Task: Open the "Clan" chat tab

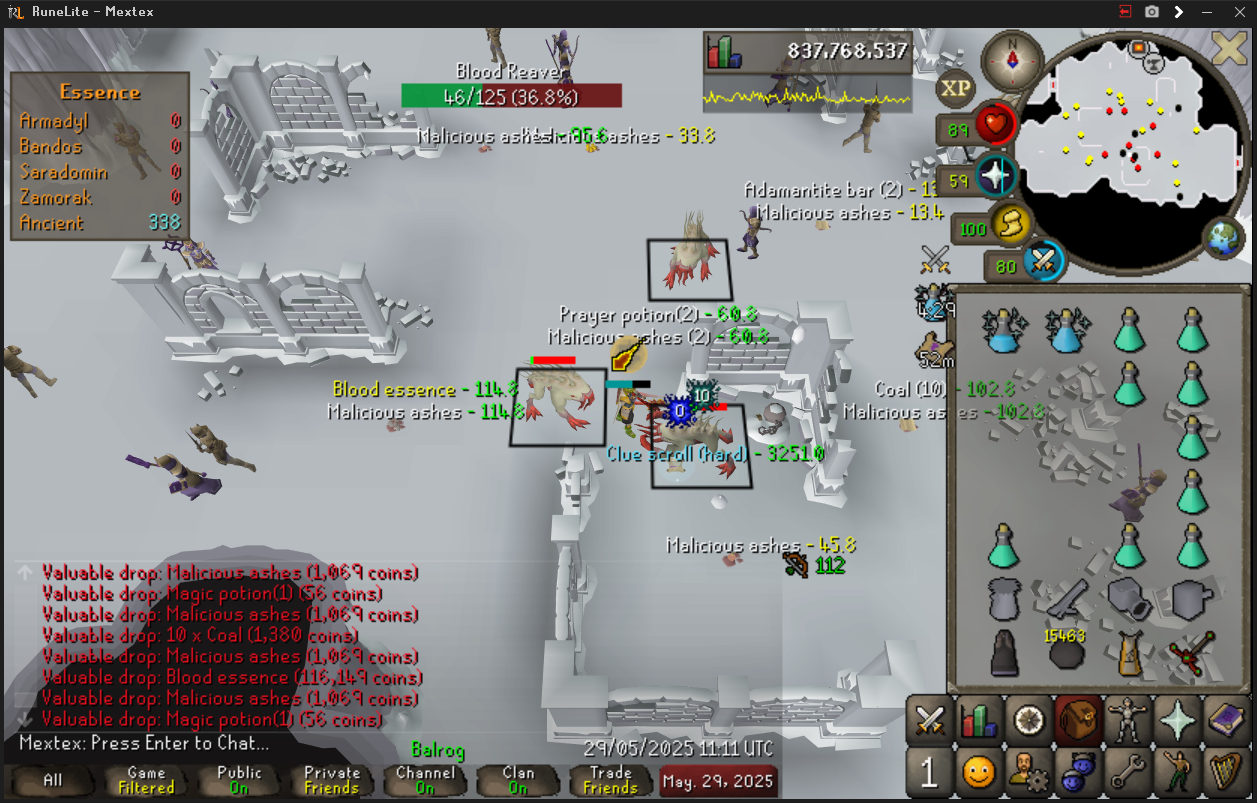Action: pos(518,780)
